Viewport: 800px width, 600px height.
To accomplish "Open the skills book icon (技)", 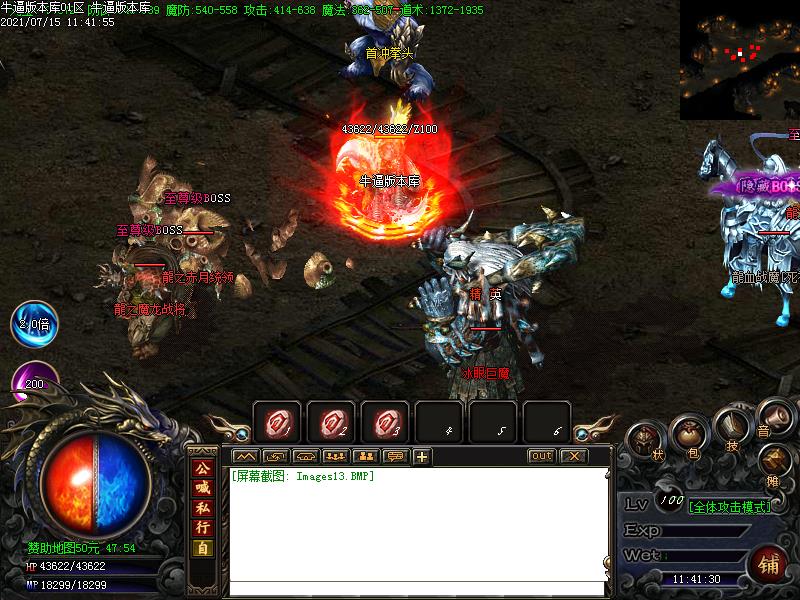I will coord(733,430).
